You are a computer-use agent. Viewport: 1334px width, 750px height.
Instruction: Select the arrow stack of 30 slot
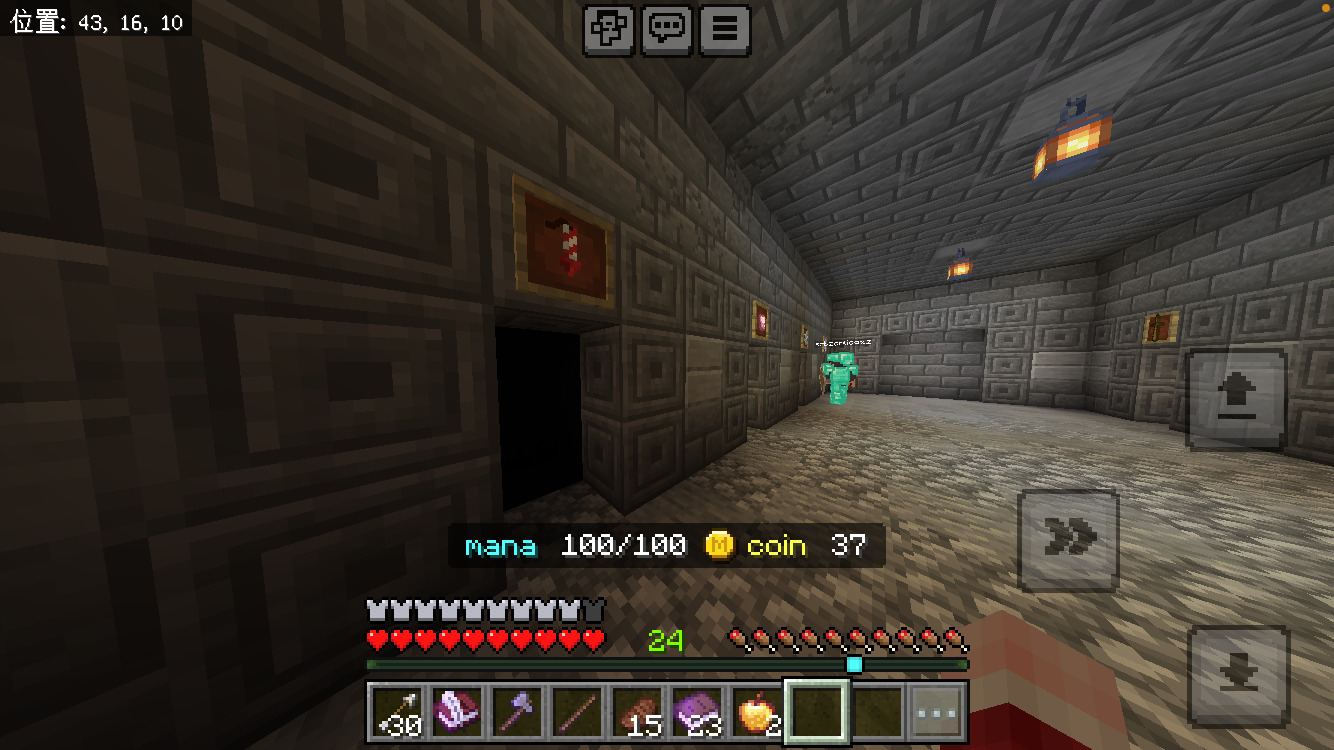398,713
